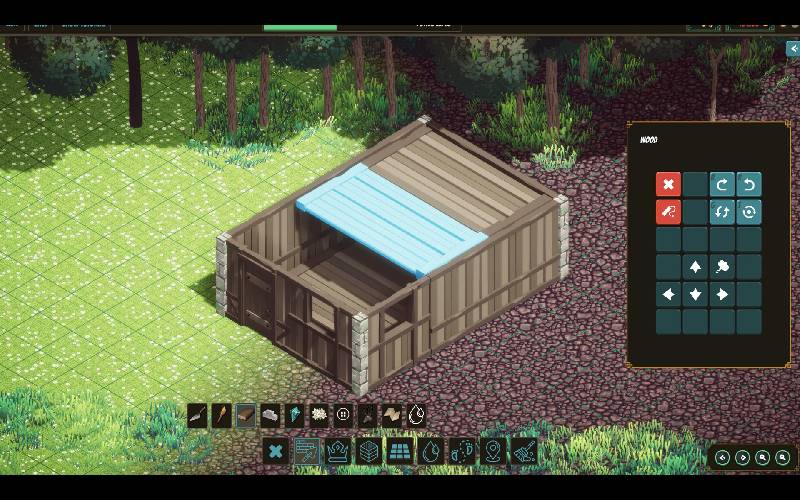The image size is (800, 500).
Task: Click the red X cancel button in Wood panel
Action: pyautogui.click(x=668, y=185)
